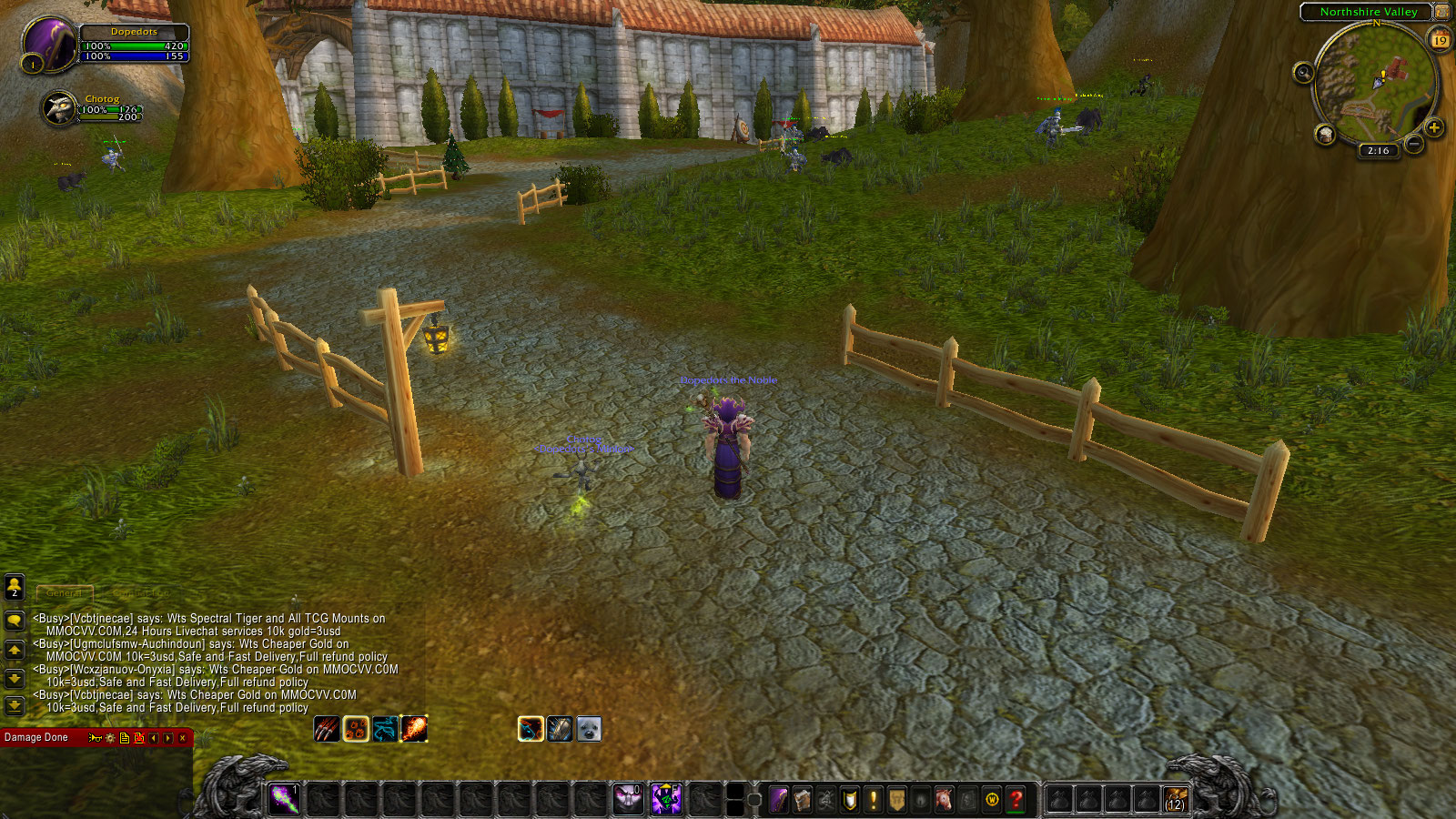1456x819 pixels.
Task: Open the world map from the minimap header
Action: pos(1441,12)
